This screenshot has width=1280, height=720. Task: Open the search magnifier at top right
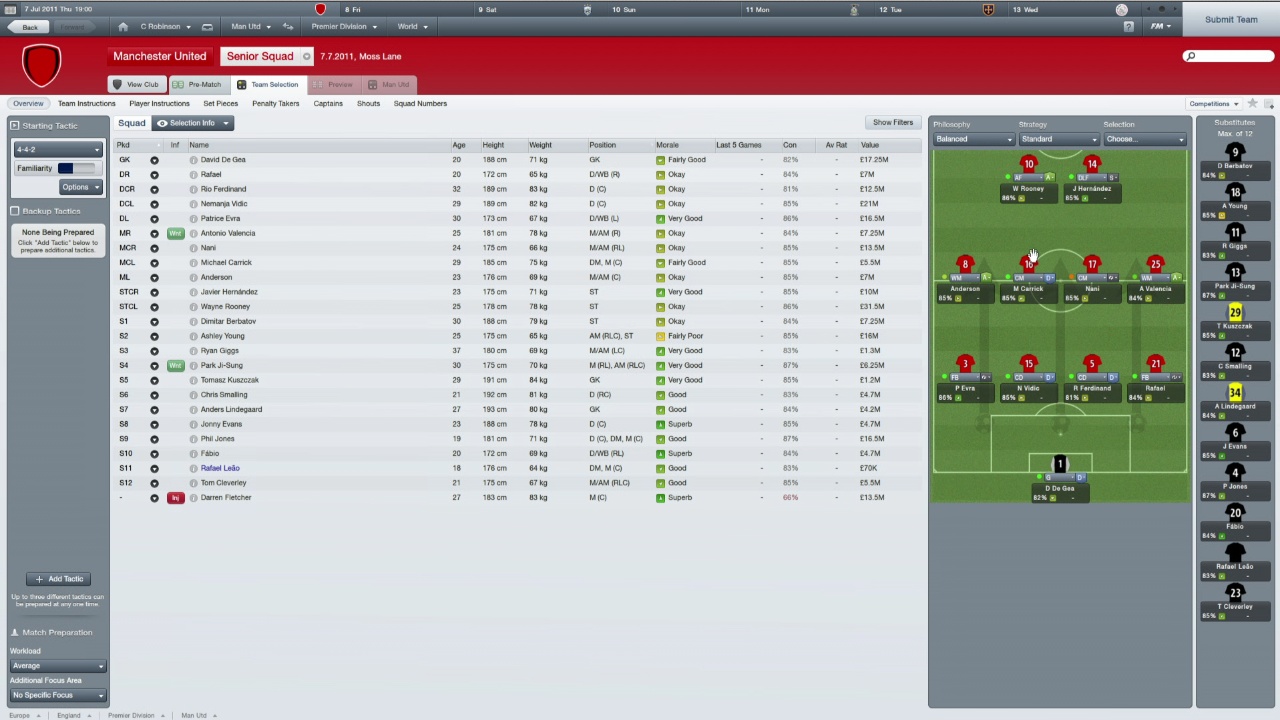click(1190, 56)
